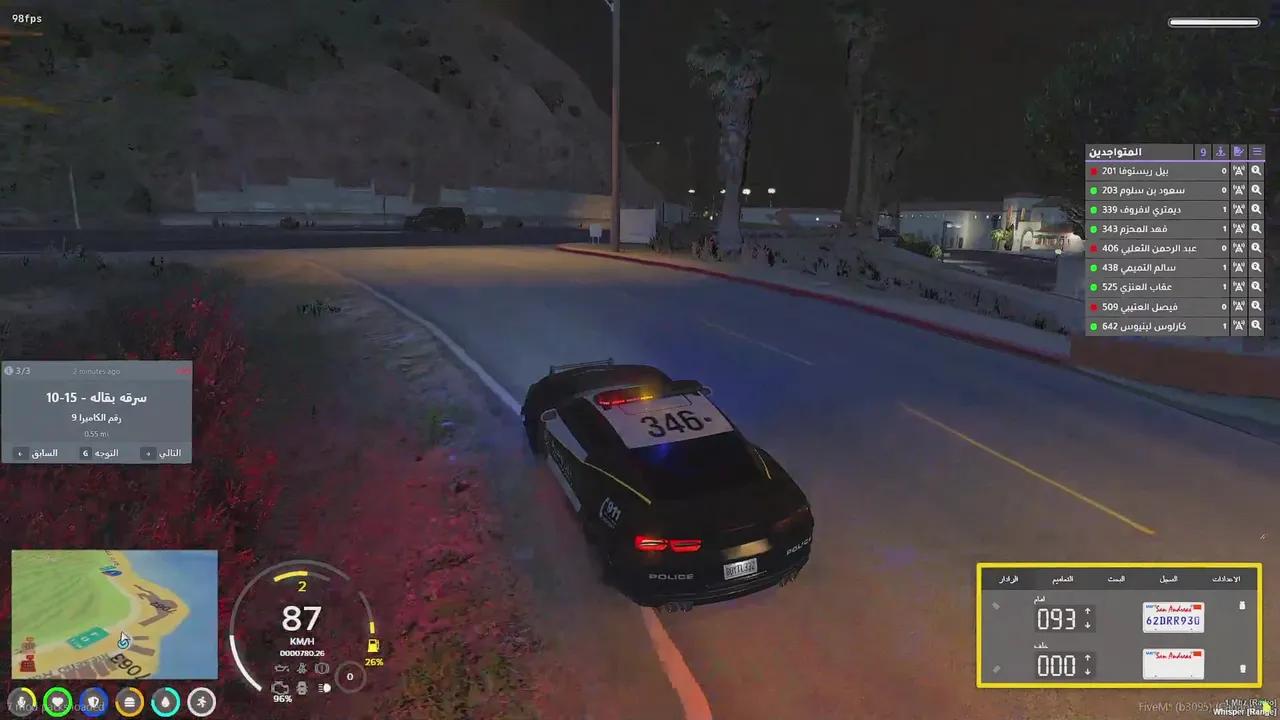Decrease the rear radar speed with the down arrow

point(1087,672)
